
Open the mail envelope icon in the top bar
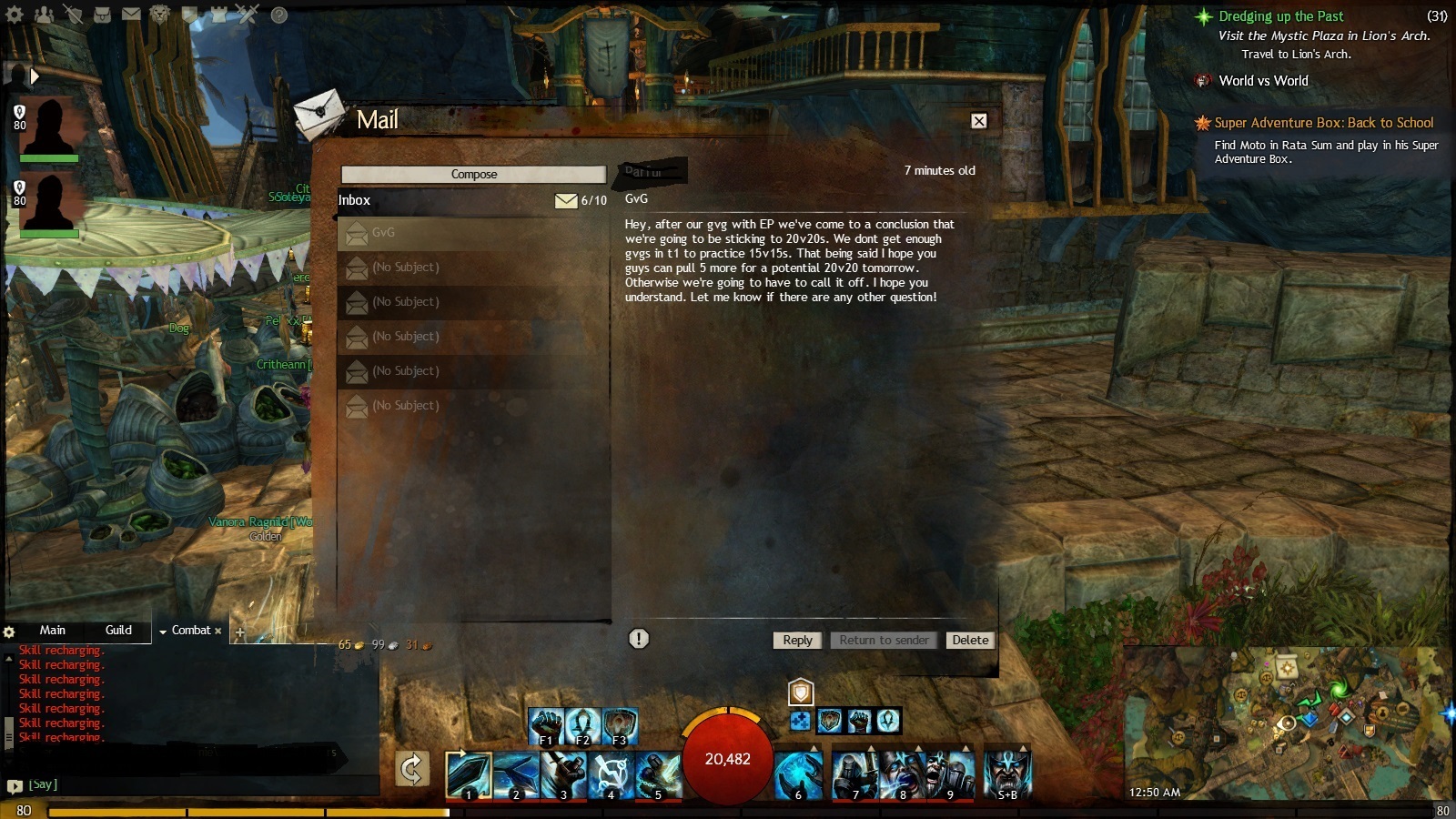coord(131,15)
